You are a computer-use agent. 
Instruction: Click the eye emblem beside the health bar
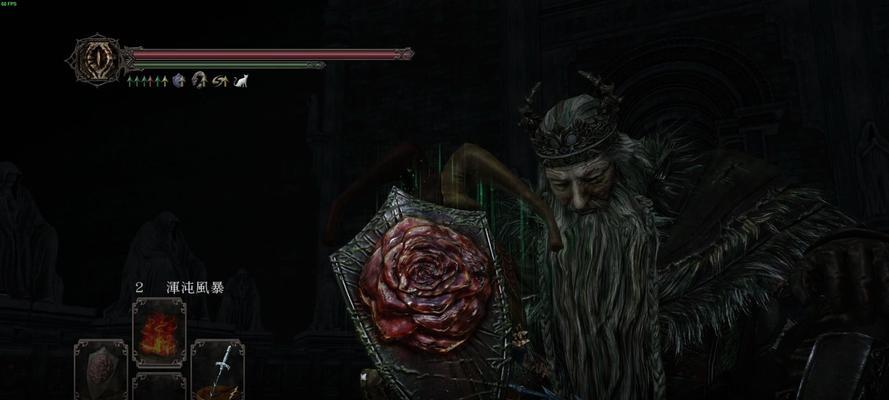pyautogui.click(x=96, y=58)
